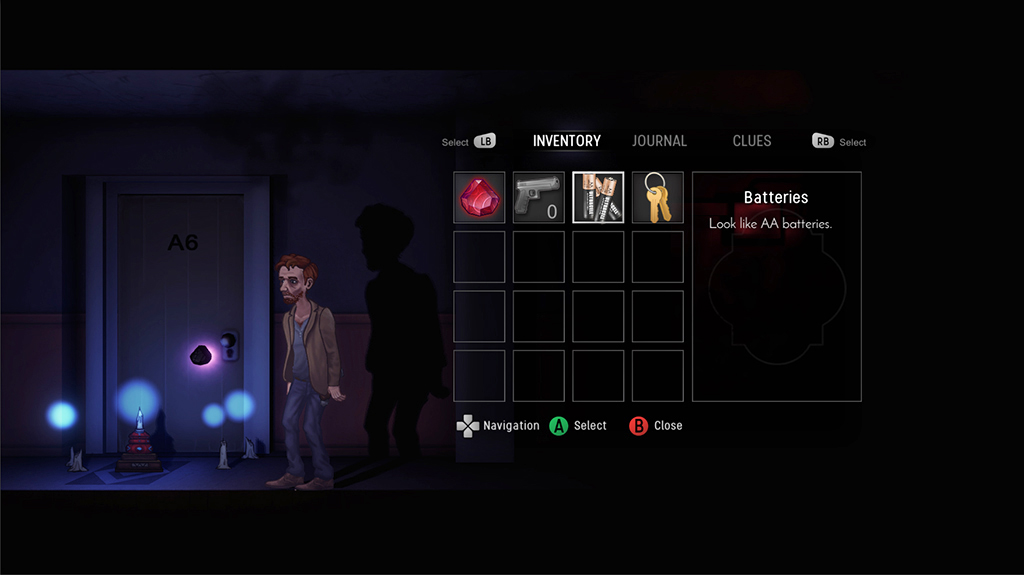Choose the pistol in the inventory
1024x575 pixels.
[x=539, y=198]
